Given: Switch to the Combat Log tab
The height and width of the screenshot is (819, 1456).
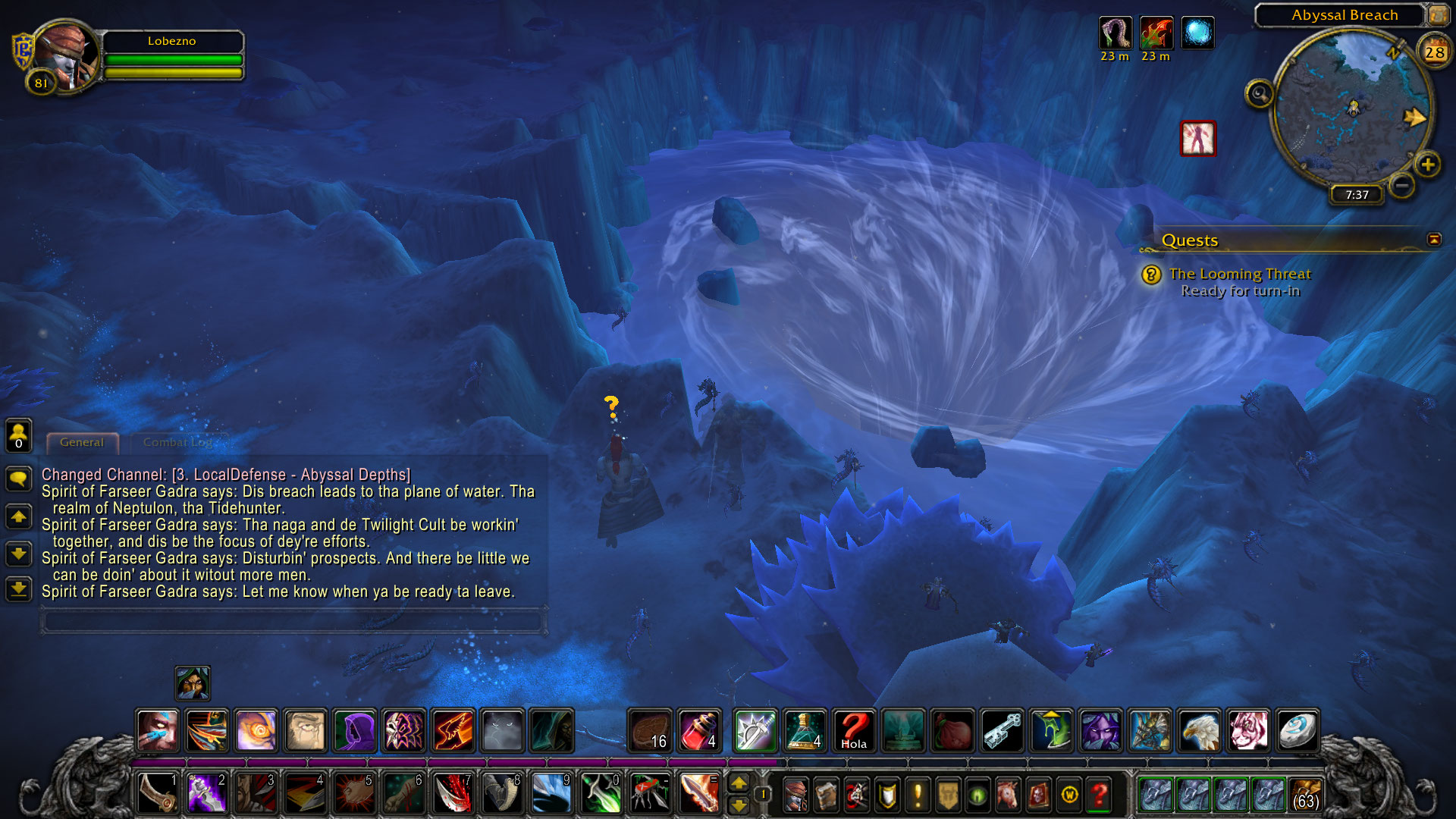Looking at the screenshot, I should point(177,442).
